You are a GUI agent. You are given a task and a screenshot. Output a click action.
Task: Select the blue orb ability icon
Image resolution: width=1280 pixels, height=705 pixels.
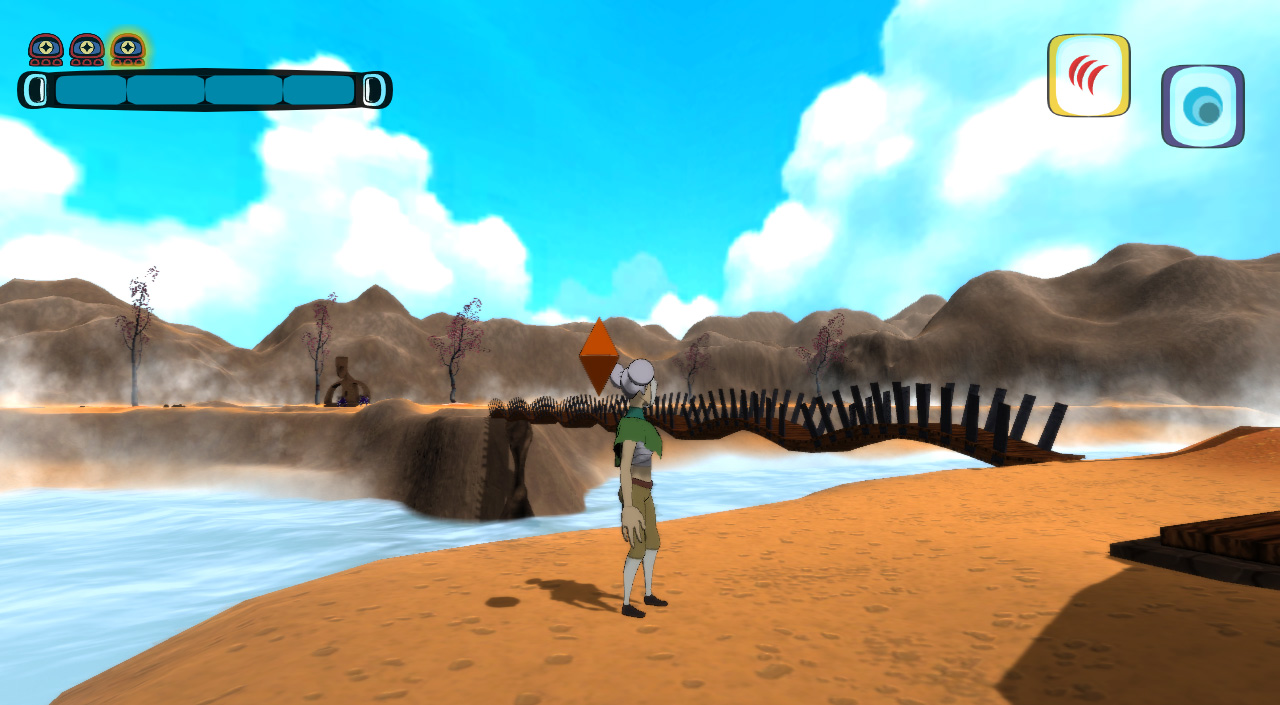[x=1202, y=106]
